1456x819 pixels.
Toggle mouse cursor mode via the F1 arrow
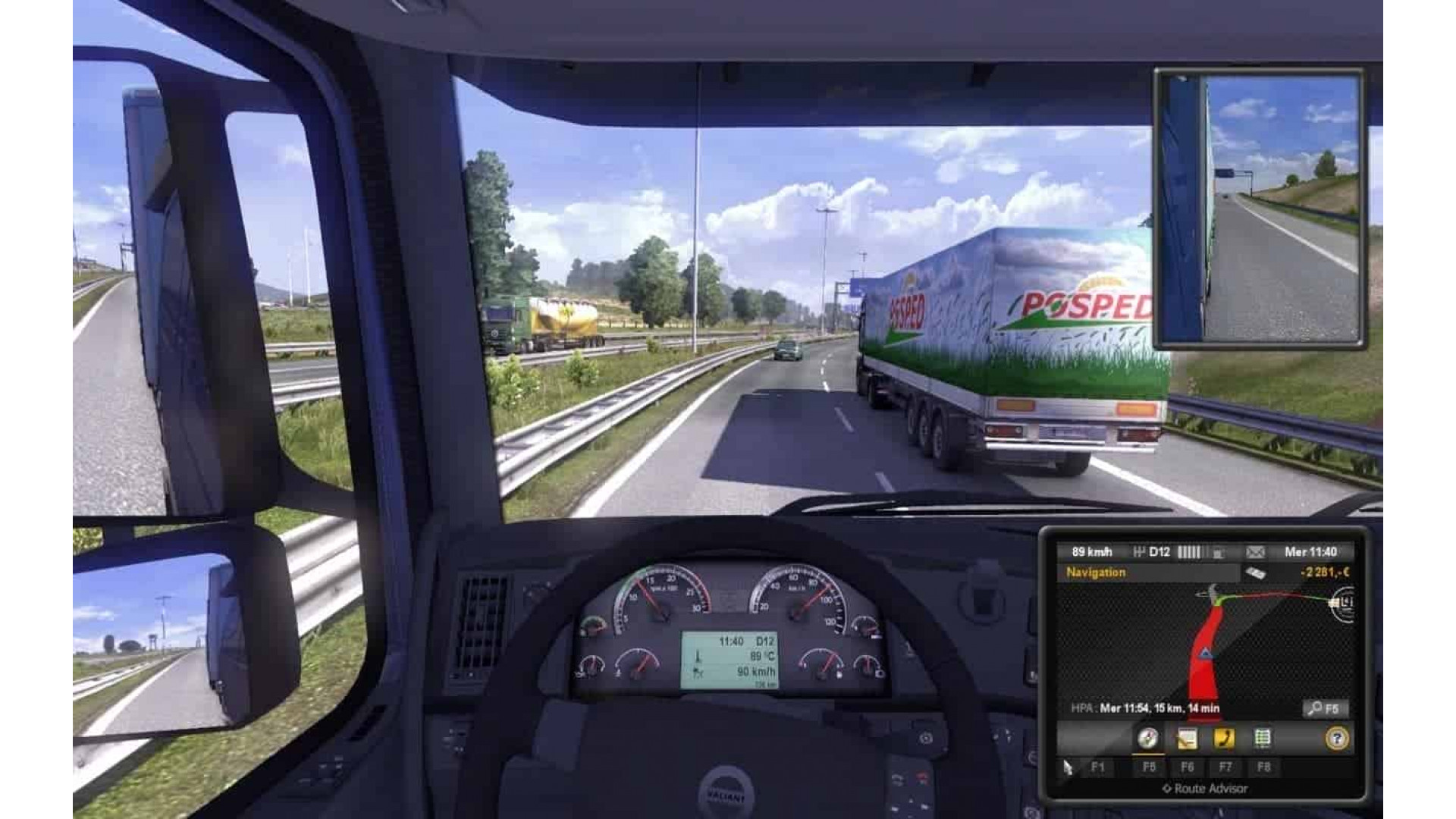(x=1068, y=767)
